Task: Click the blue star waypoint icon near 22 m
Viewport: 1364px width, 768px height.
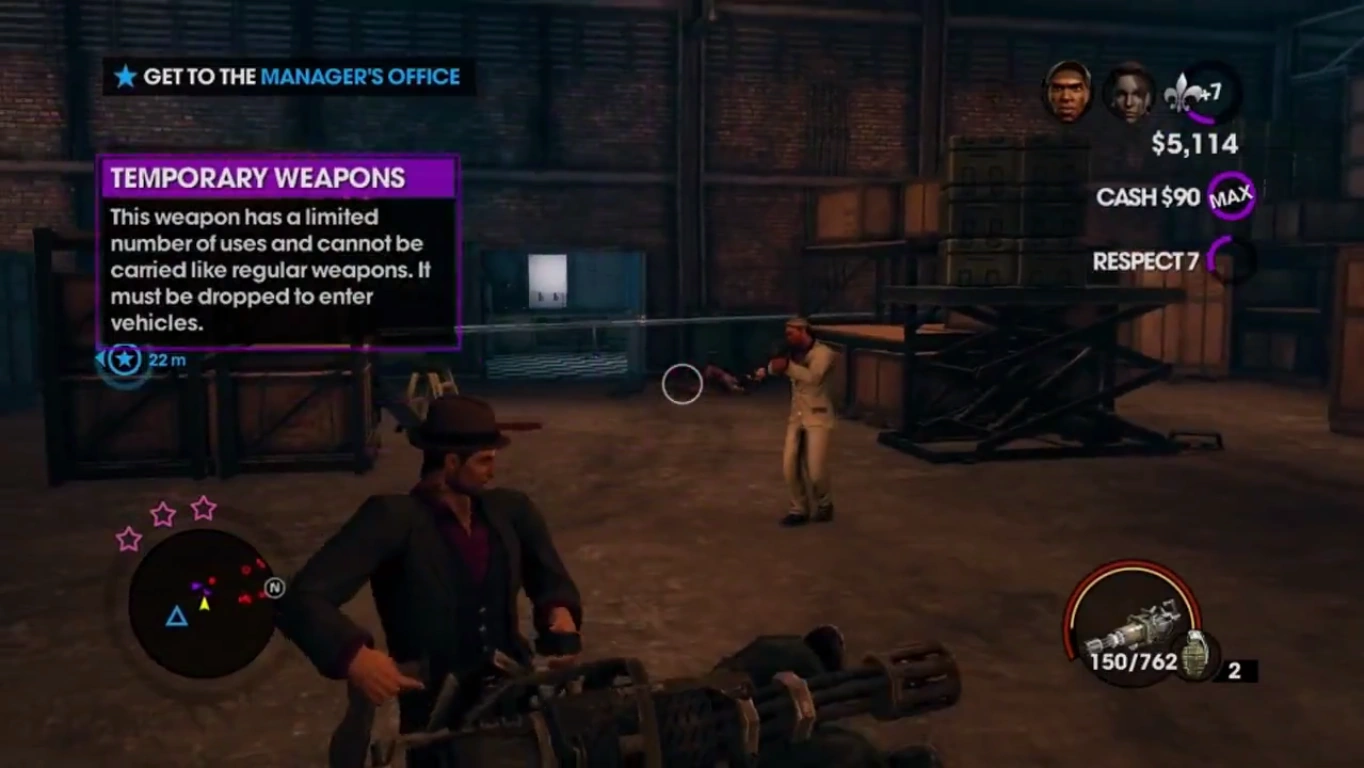Action: pyautogui.click(x=124, y=360)
